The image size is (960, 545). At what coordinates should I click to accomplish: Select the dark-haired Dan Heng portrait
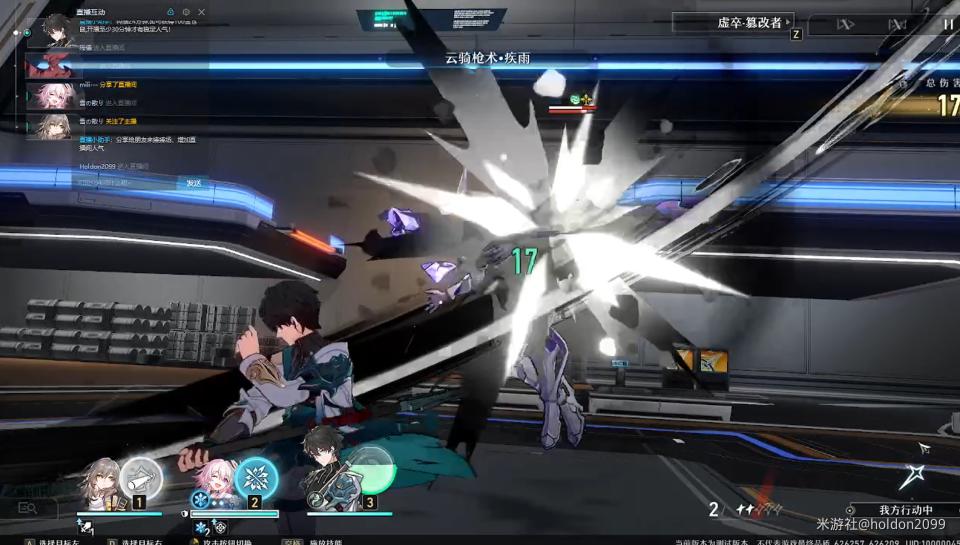(x=325, y=478)
